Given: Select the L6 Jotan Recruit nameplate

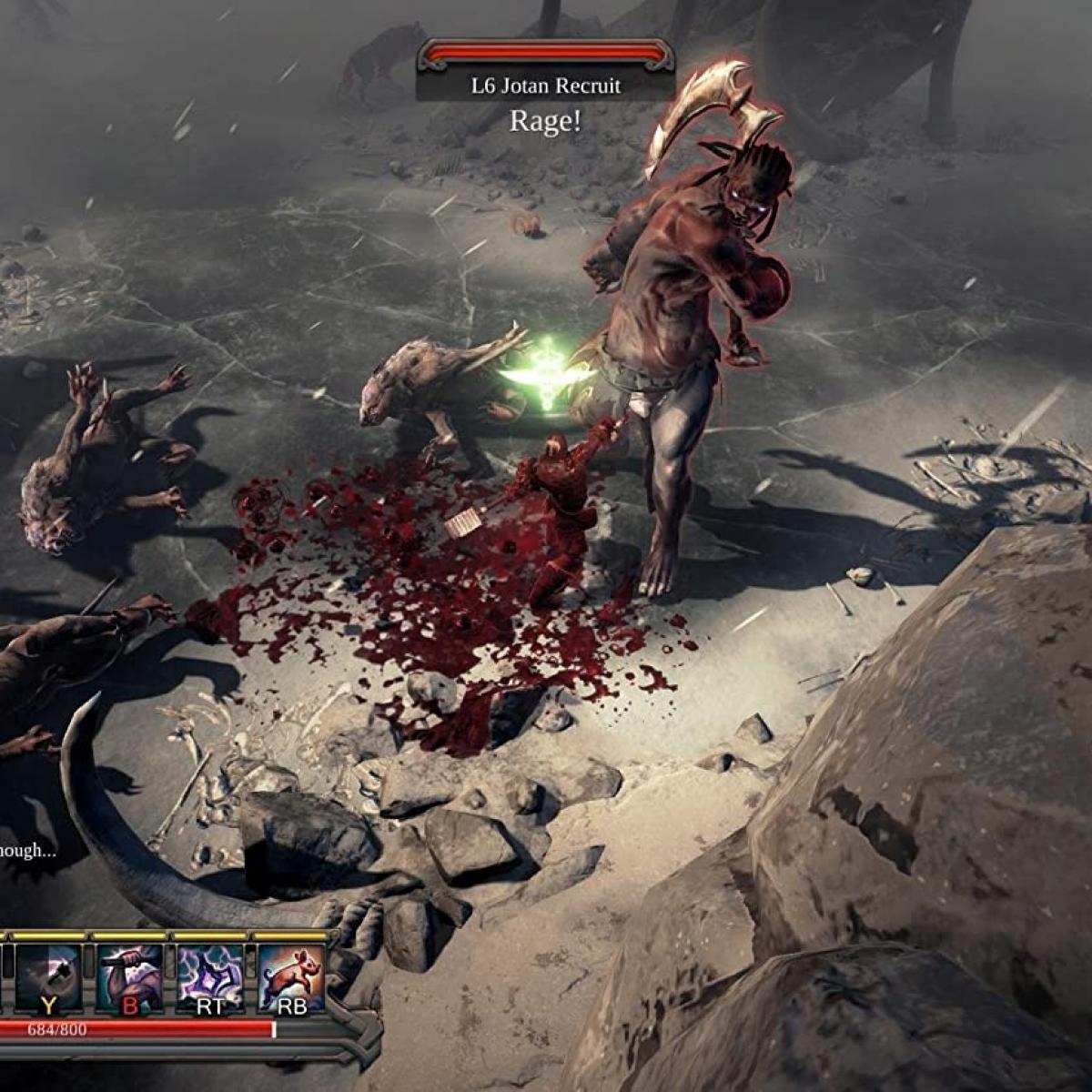Looking at the screenshot, I should tap(545, 86).
